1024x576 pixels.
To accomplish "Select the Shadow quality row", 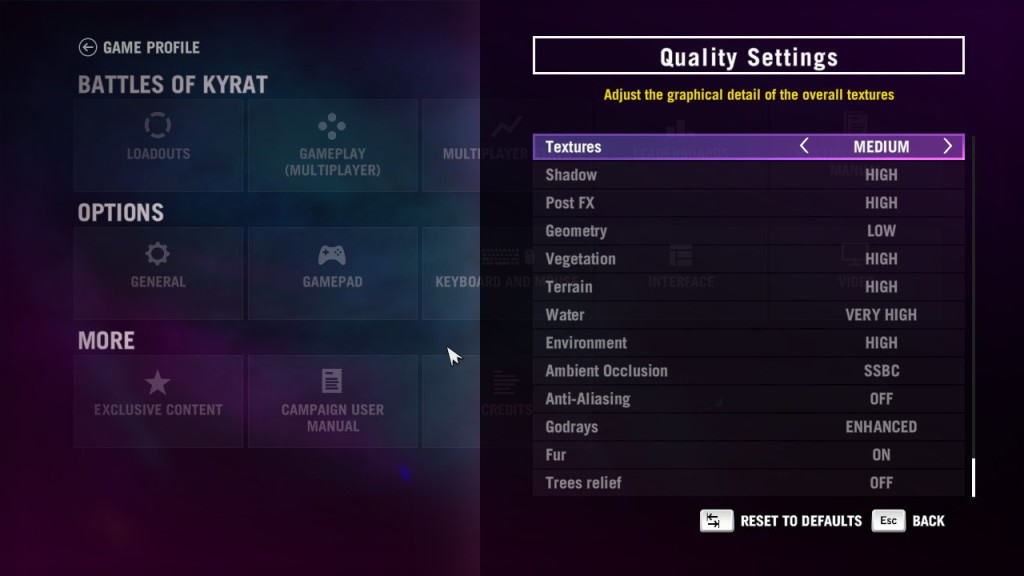I will (748, 175).
